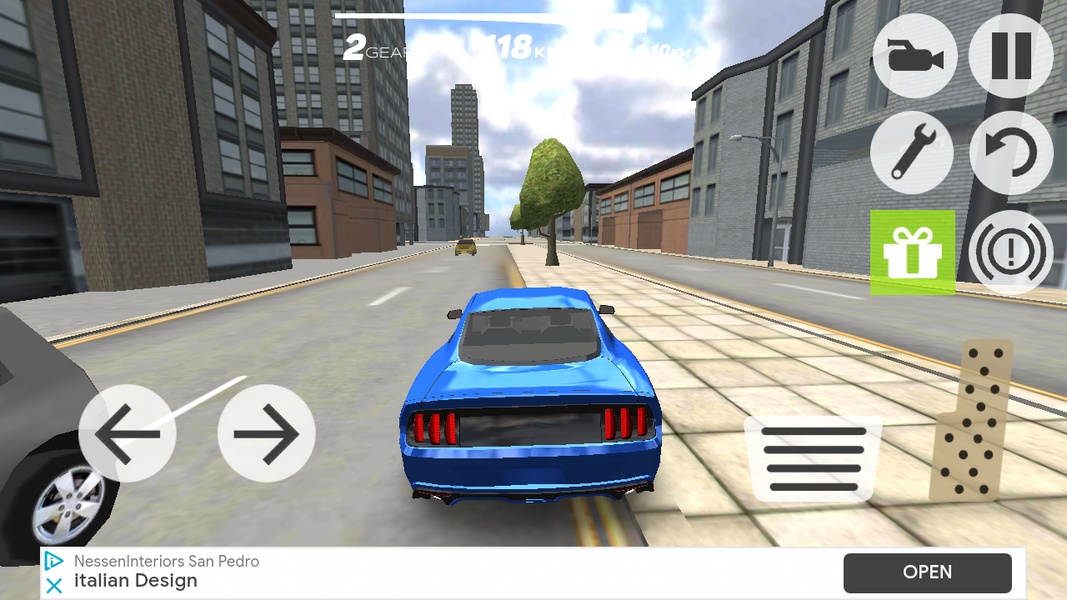The image size is (1067, 600).
Task: Claim the green gift box reward
Action: 912,252
